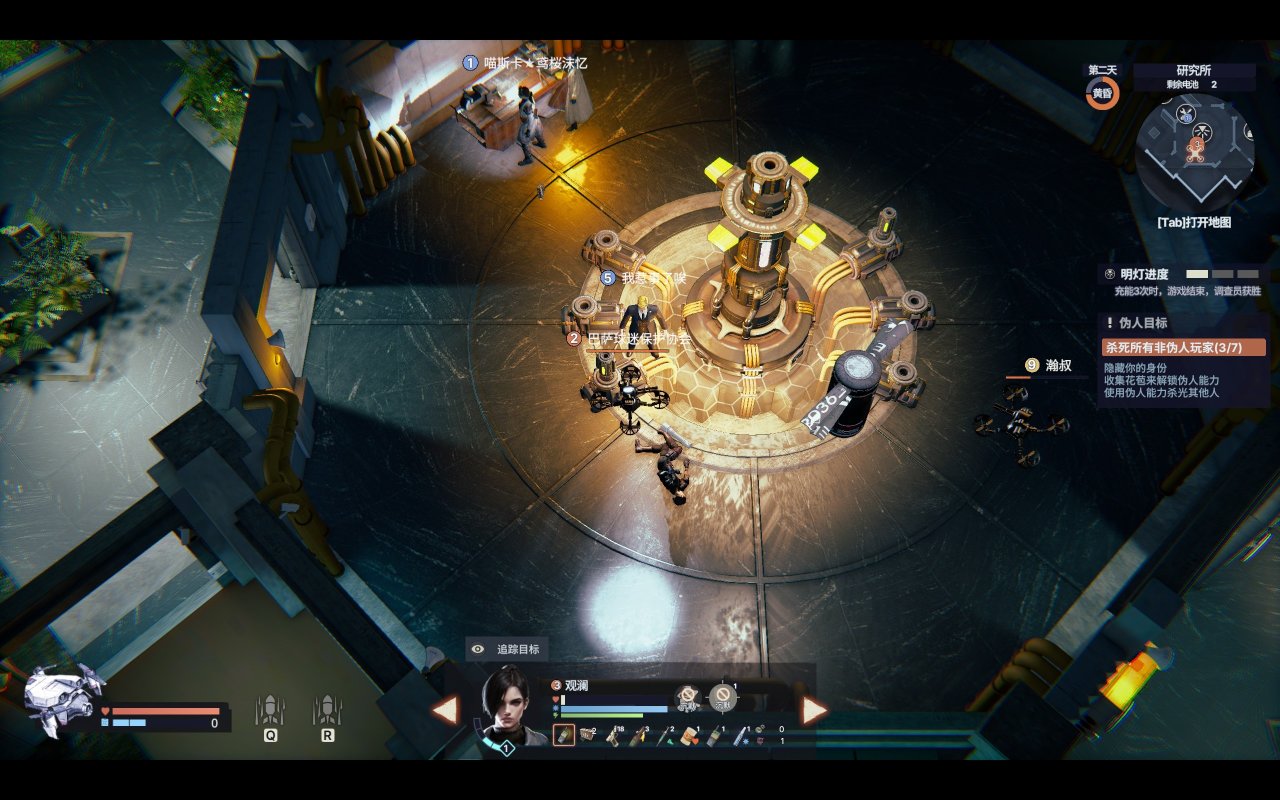Click the 黄昏 day phase indicator
1280x800 pixels.
click(x=1102, y=93)
